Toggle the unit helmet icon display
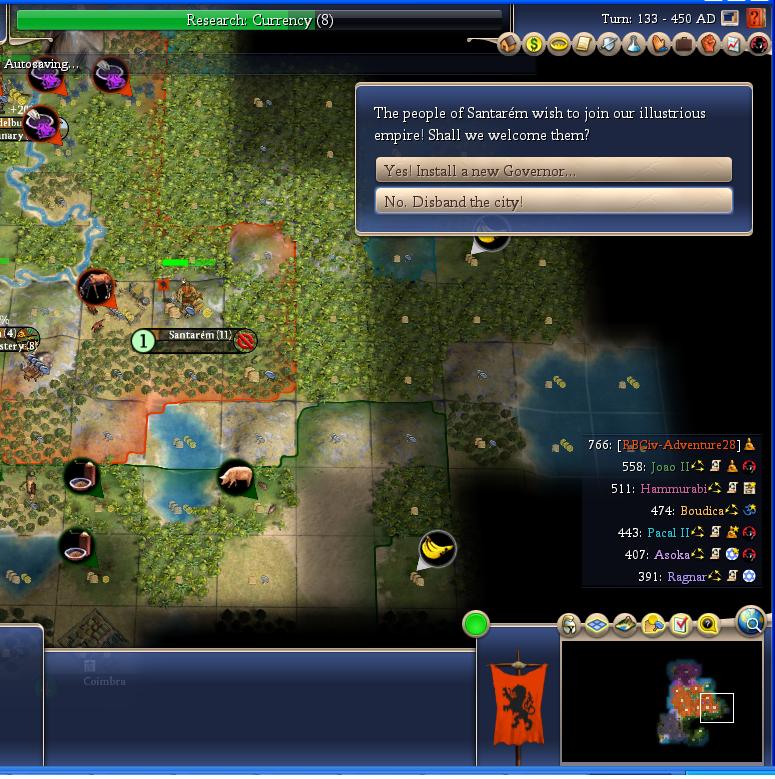This screenshot has height=779, width=775. tap(569, 625)
